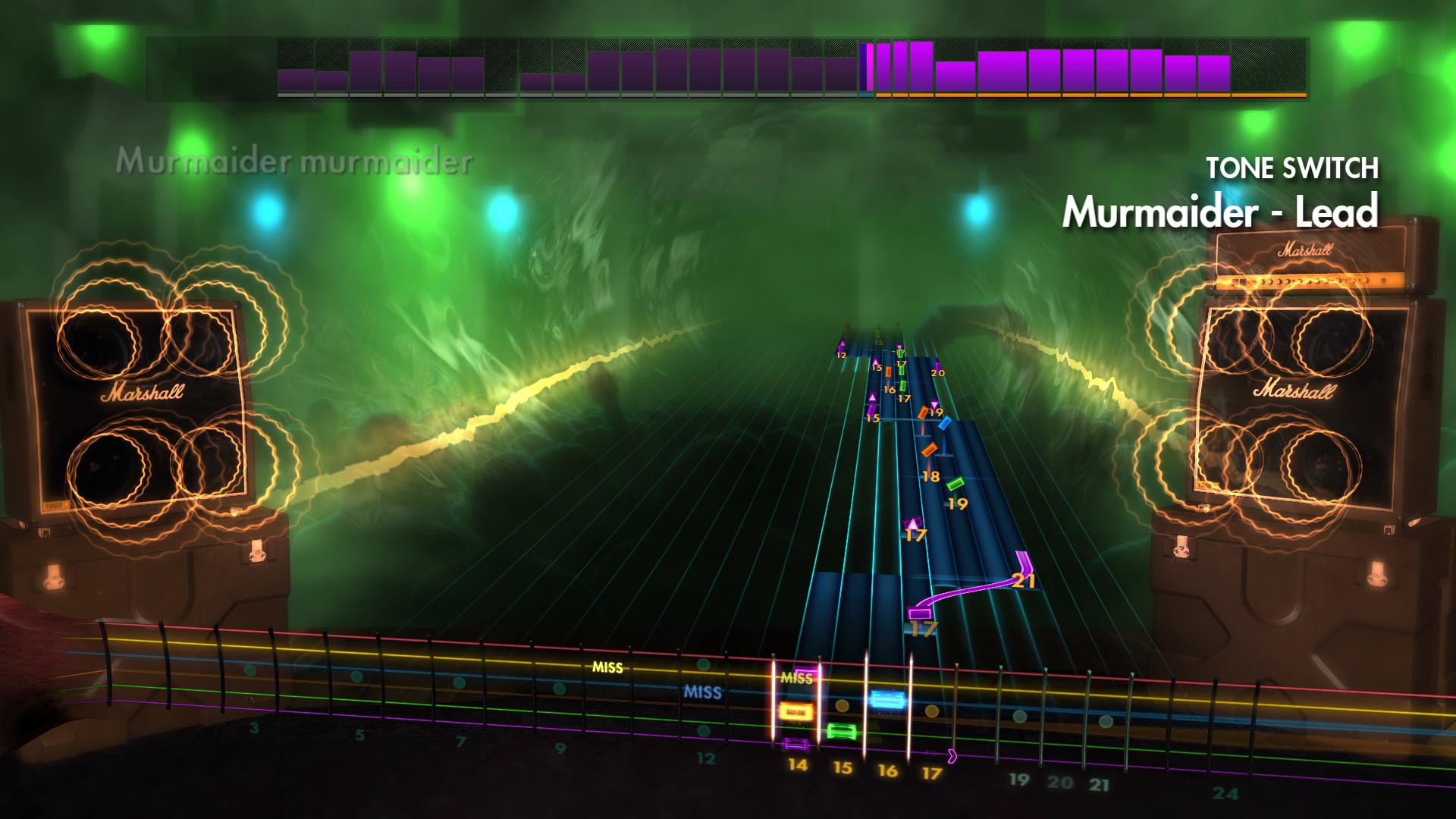
Task: Open the bright purple current-section bar in the timeline
Action: [x=869, y=68]
